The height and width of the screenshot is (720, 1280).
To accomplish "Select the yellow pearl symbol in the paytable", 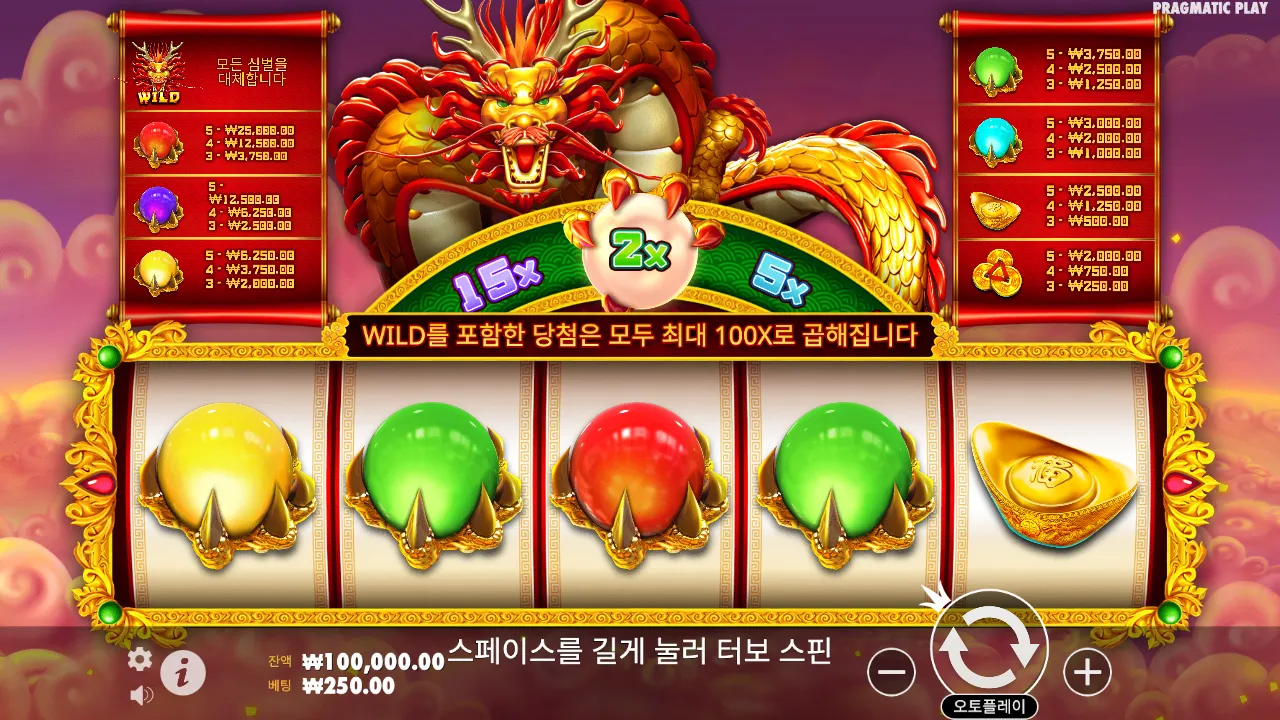I will tap(160, 267).
